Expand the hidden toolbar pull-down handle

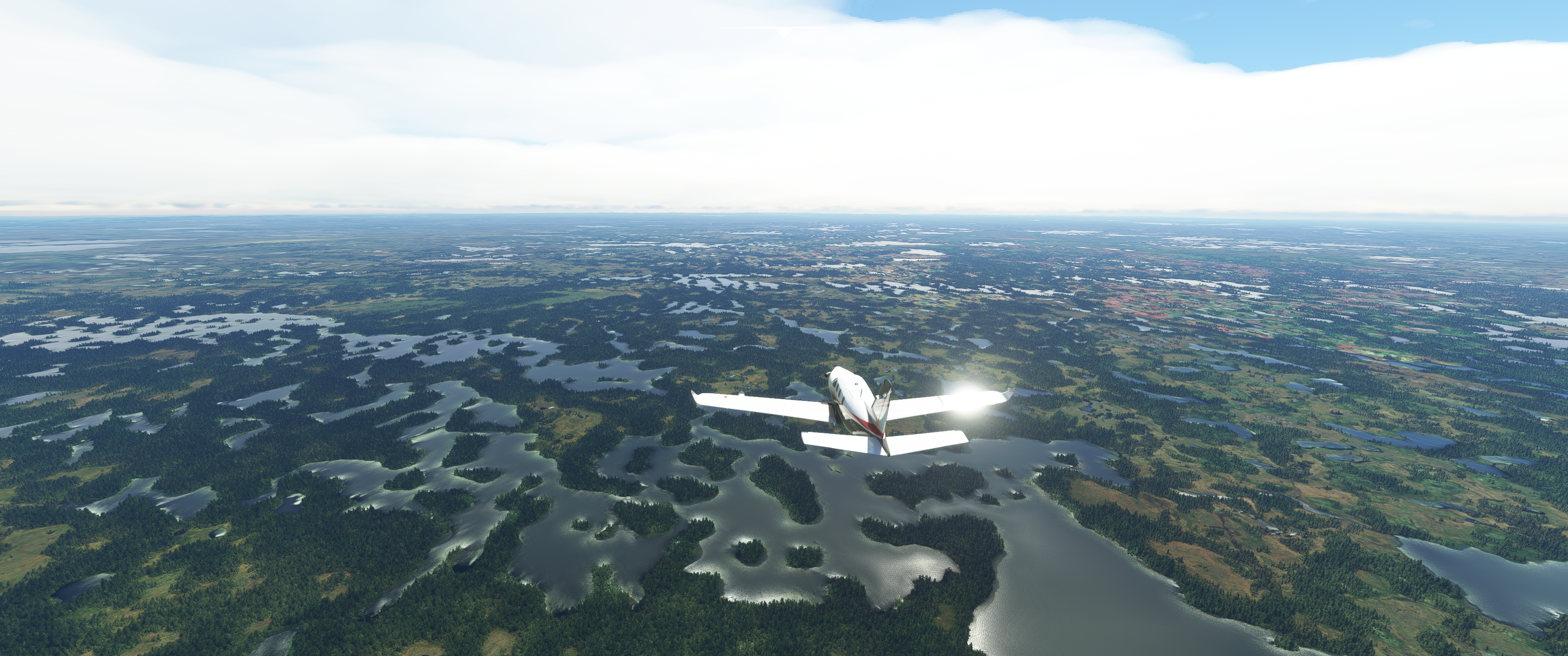click(784, 31)
